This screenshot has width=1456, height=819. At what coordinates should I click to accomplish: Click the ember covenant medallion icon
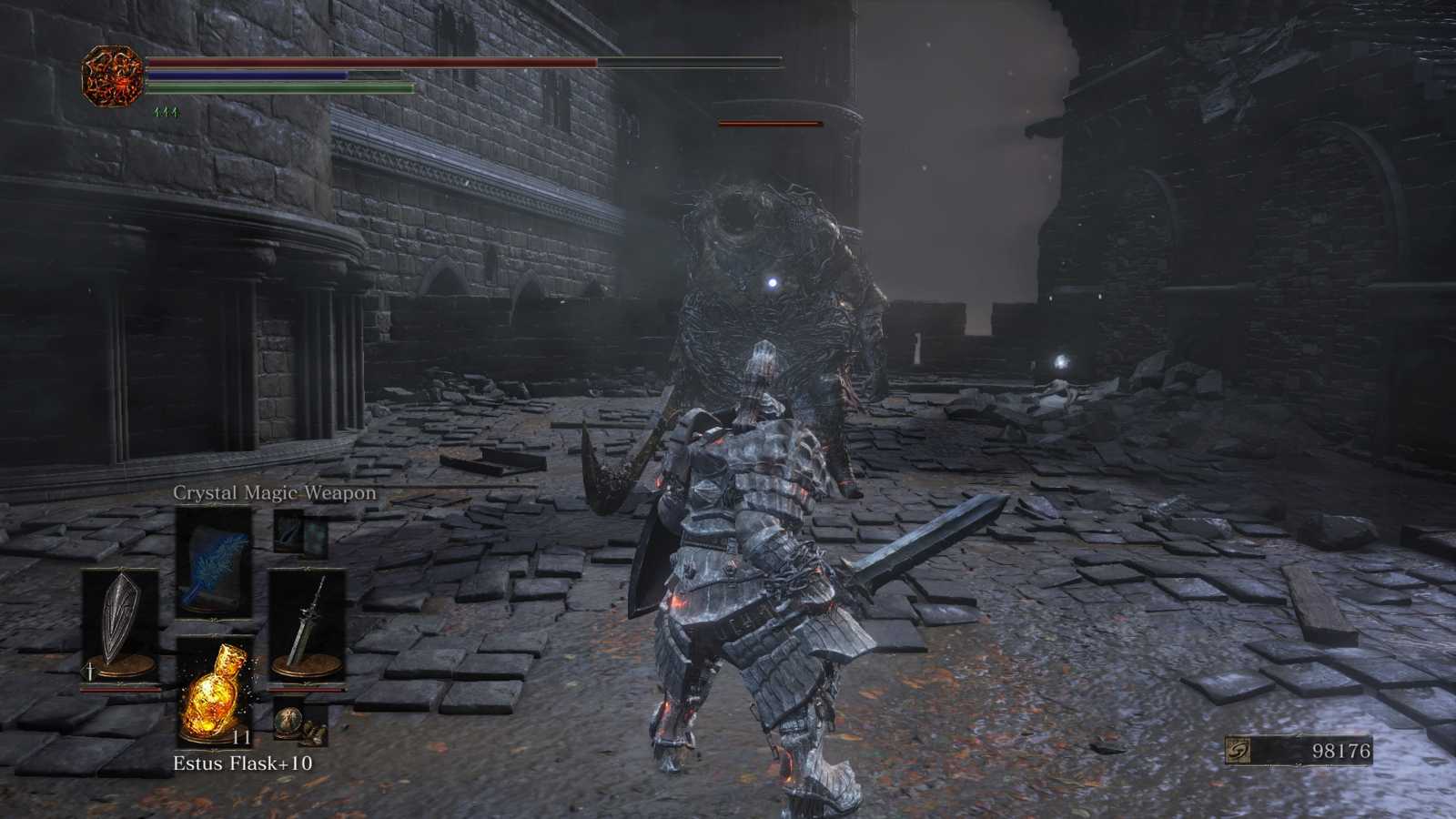pos(111,73)
